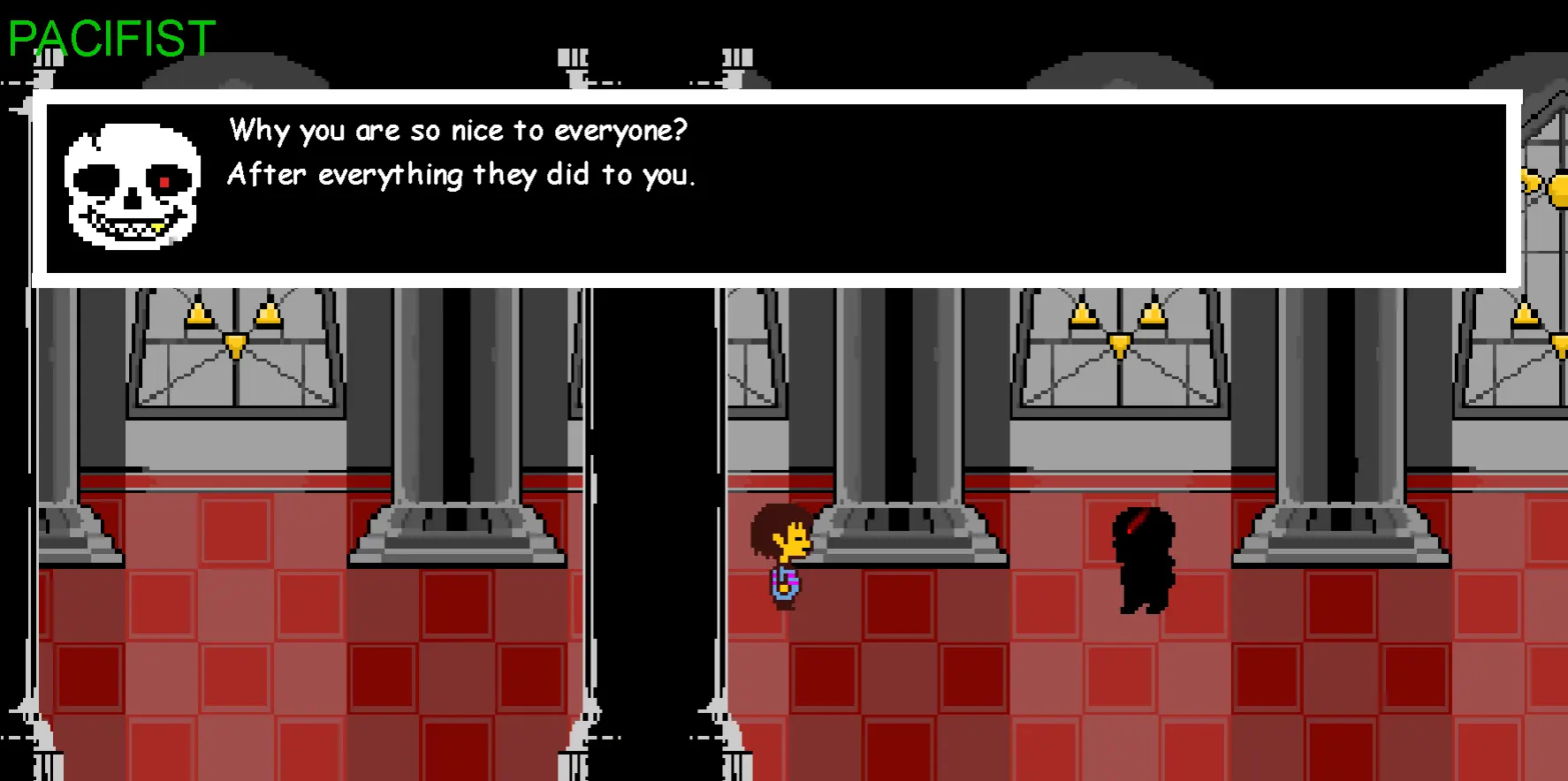Click the line reading 'Why you are so nice to everyone?'
Screen dimensions: 1568x781
[457, 130]
